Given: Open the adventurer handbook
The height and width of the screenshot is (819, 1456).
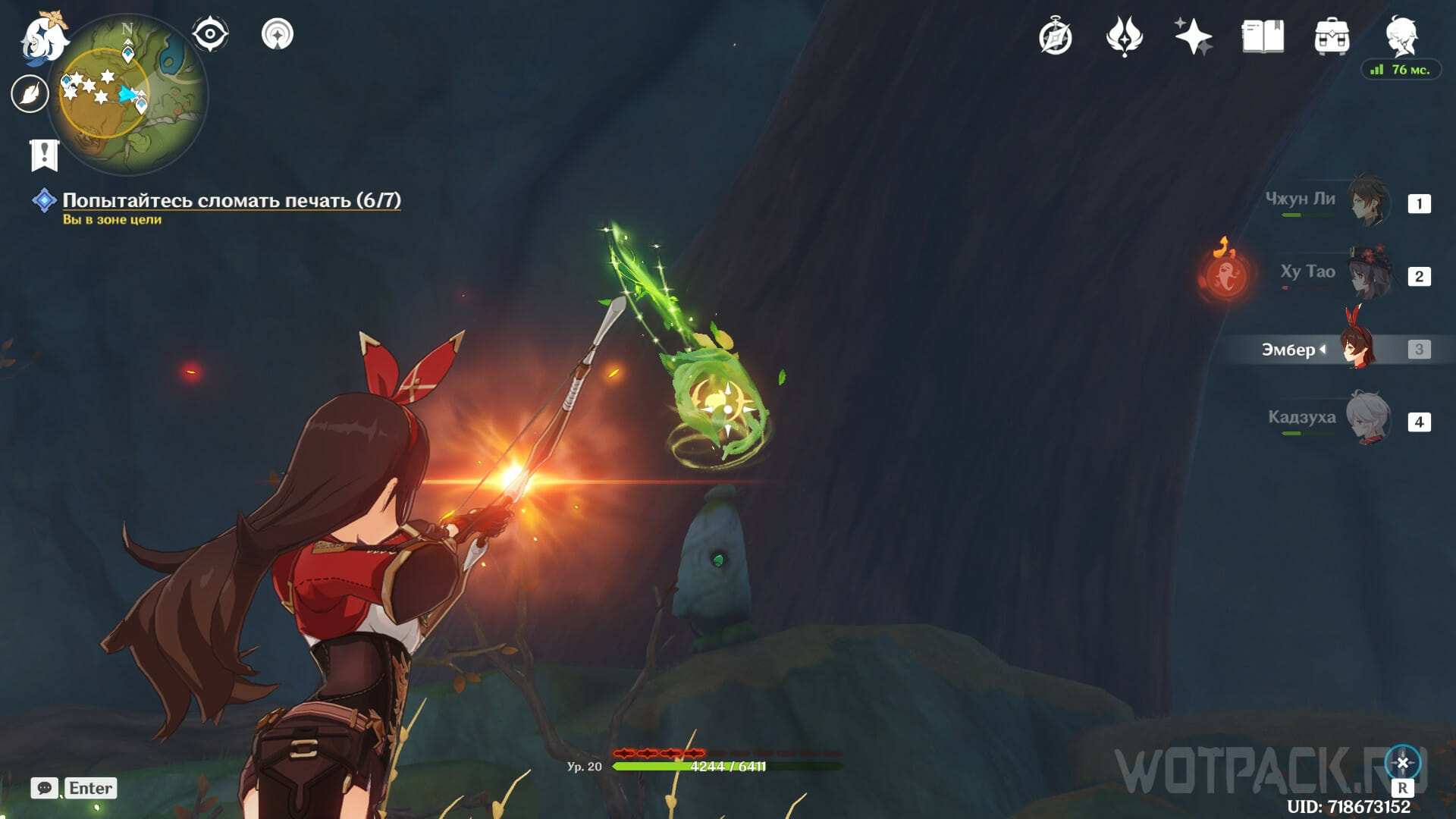Looking at the screenshot, I should pyautogui.click(x=1263, y=36).
